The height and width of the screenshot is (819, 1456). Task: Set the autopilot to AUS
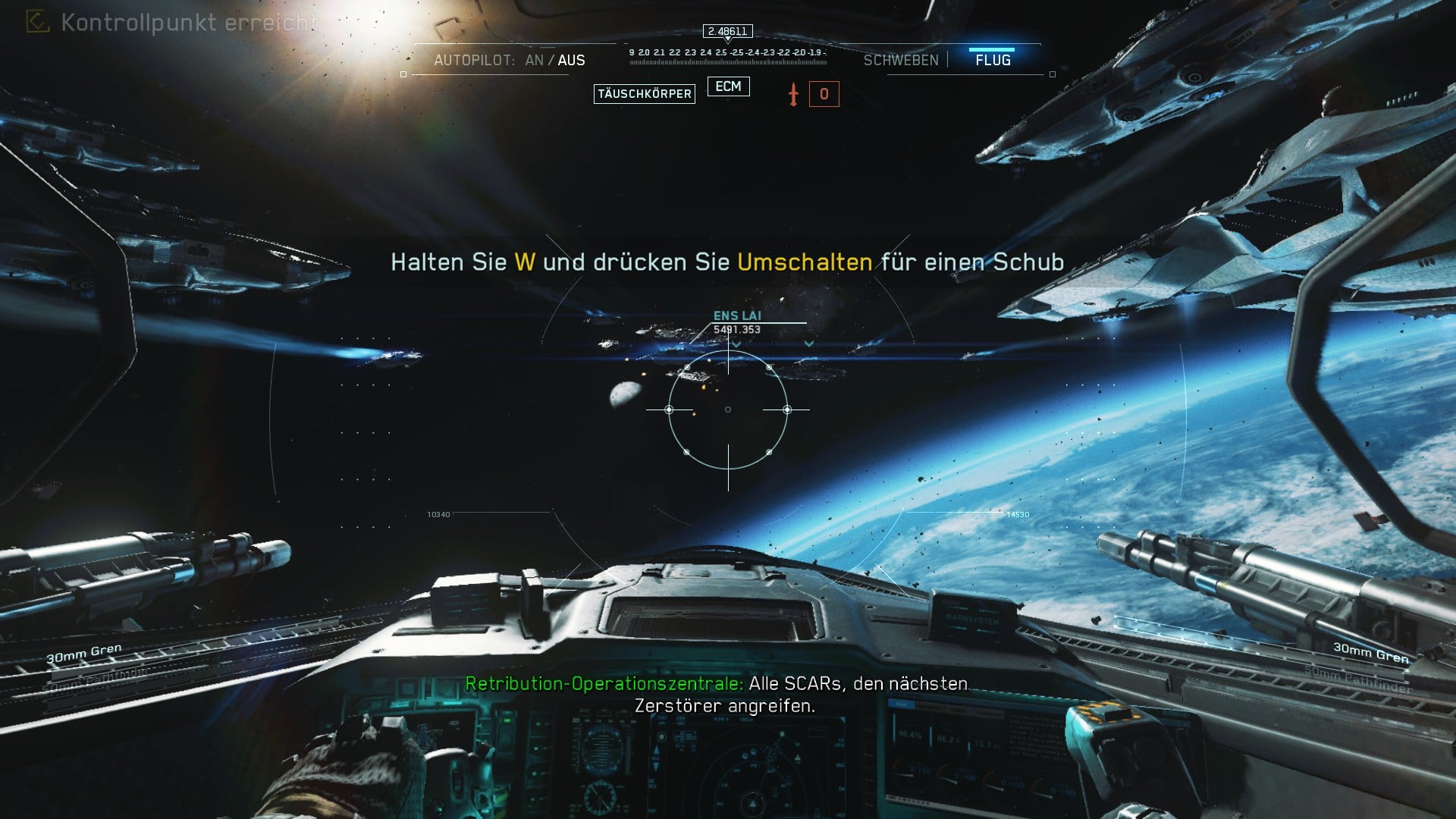click(x=571, y=61)
